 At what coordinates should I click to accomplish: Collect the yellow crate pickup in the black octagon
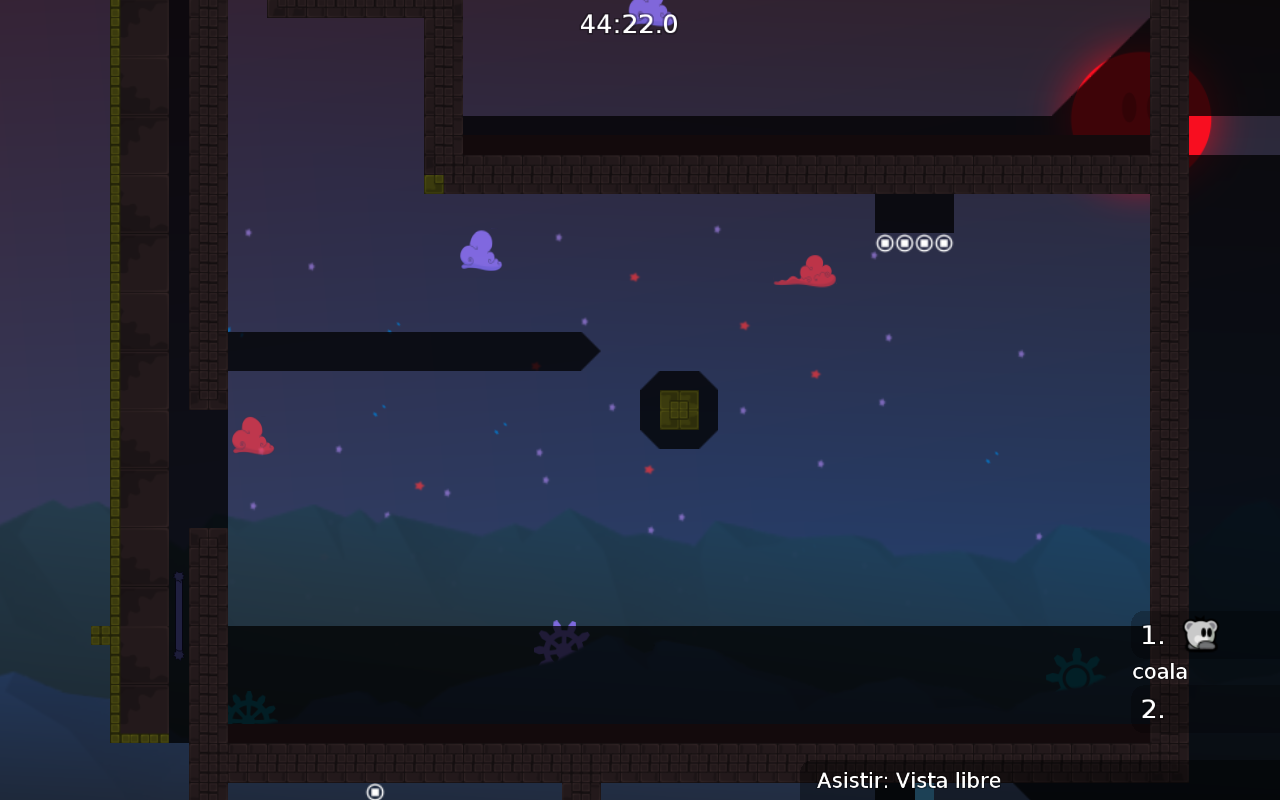679,408
